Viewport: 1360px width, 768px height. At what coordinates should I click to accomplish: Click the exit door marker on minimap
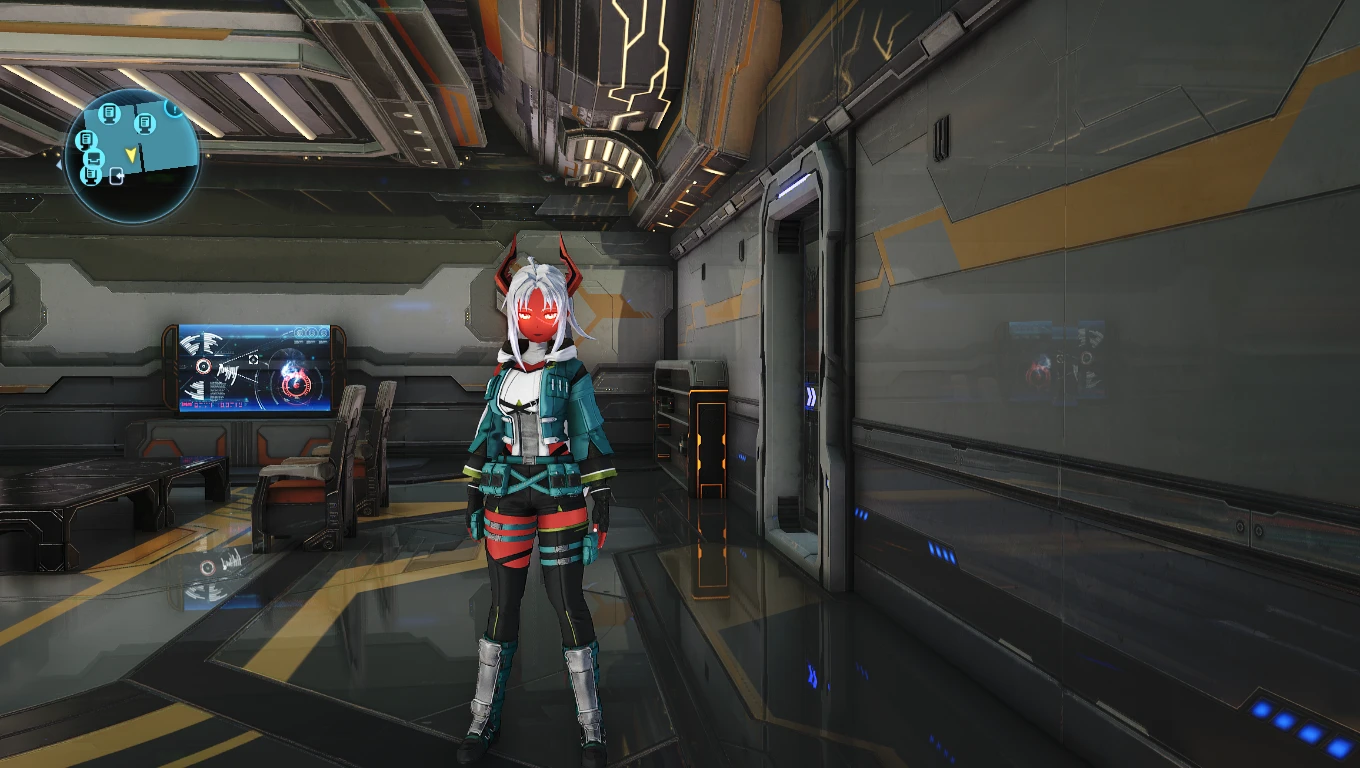[116, 178]
